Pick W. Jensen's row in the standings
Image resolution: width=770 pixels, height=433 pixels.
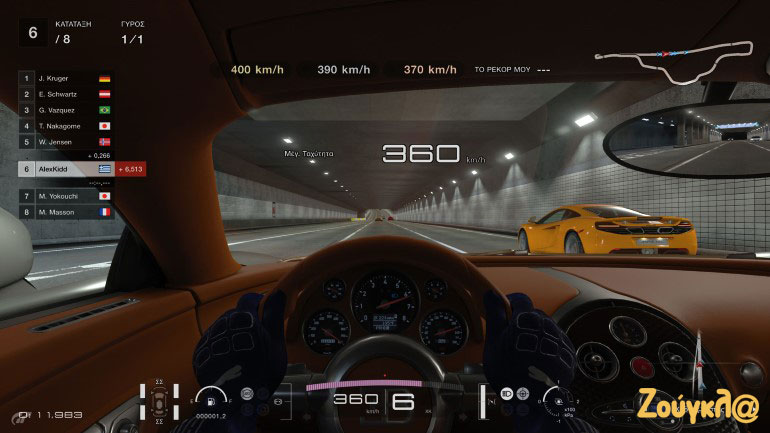65,142
